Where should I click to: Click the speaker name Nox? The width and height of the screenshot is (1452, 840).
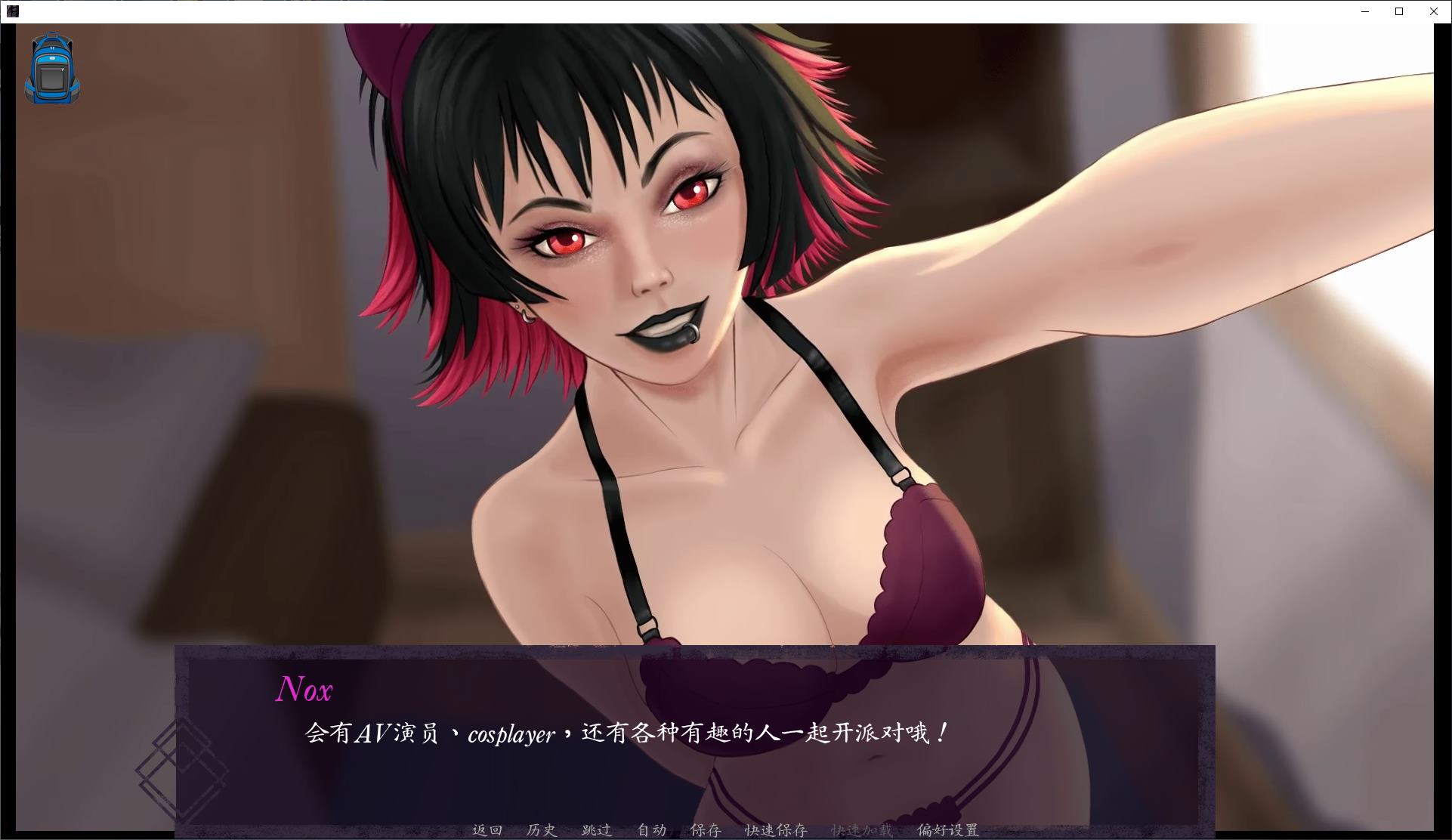point(305,690)
